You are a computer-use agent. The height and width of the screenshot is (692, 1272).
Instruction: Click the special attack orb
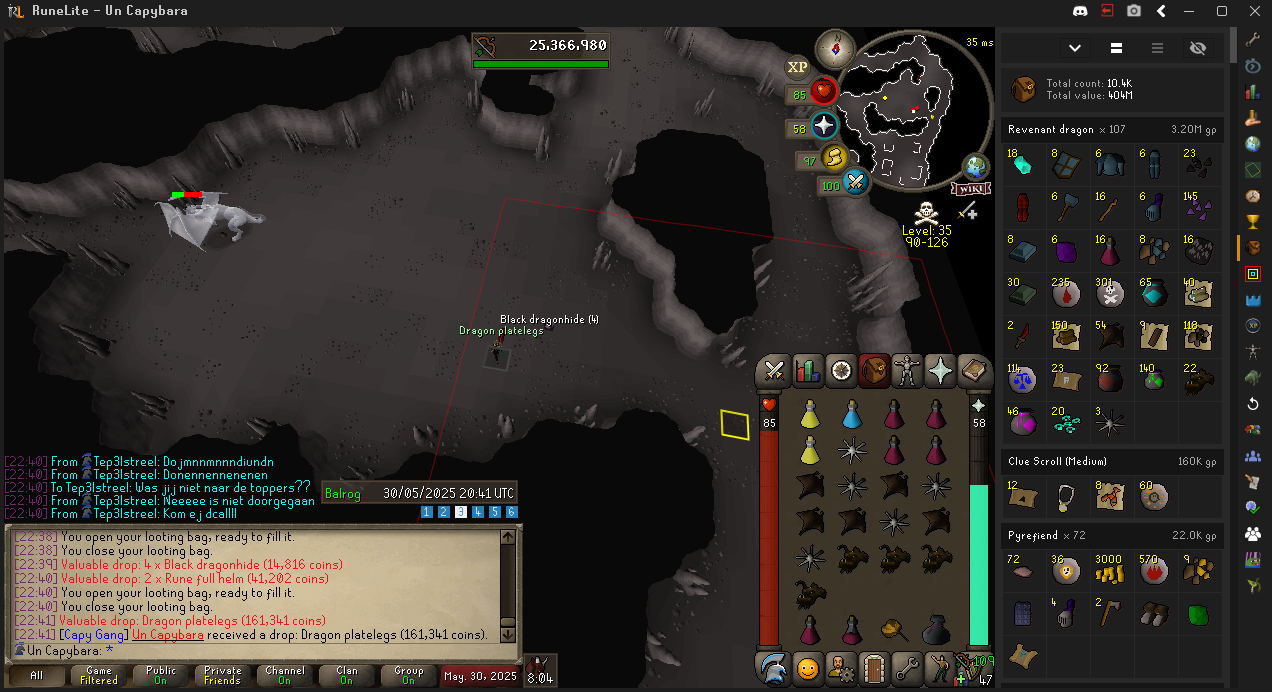click(x=855, y=183)
